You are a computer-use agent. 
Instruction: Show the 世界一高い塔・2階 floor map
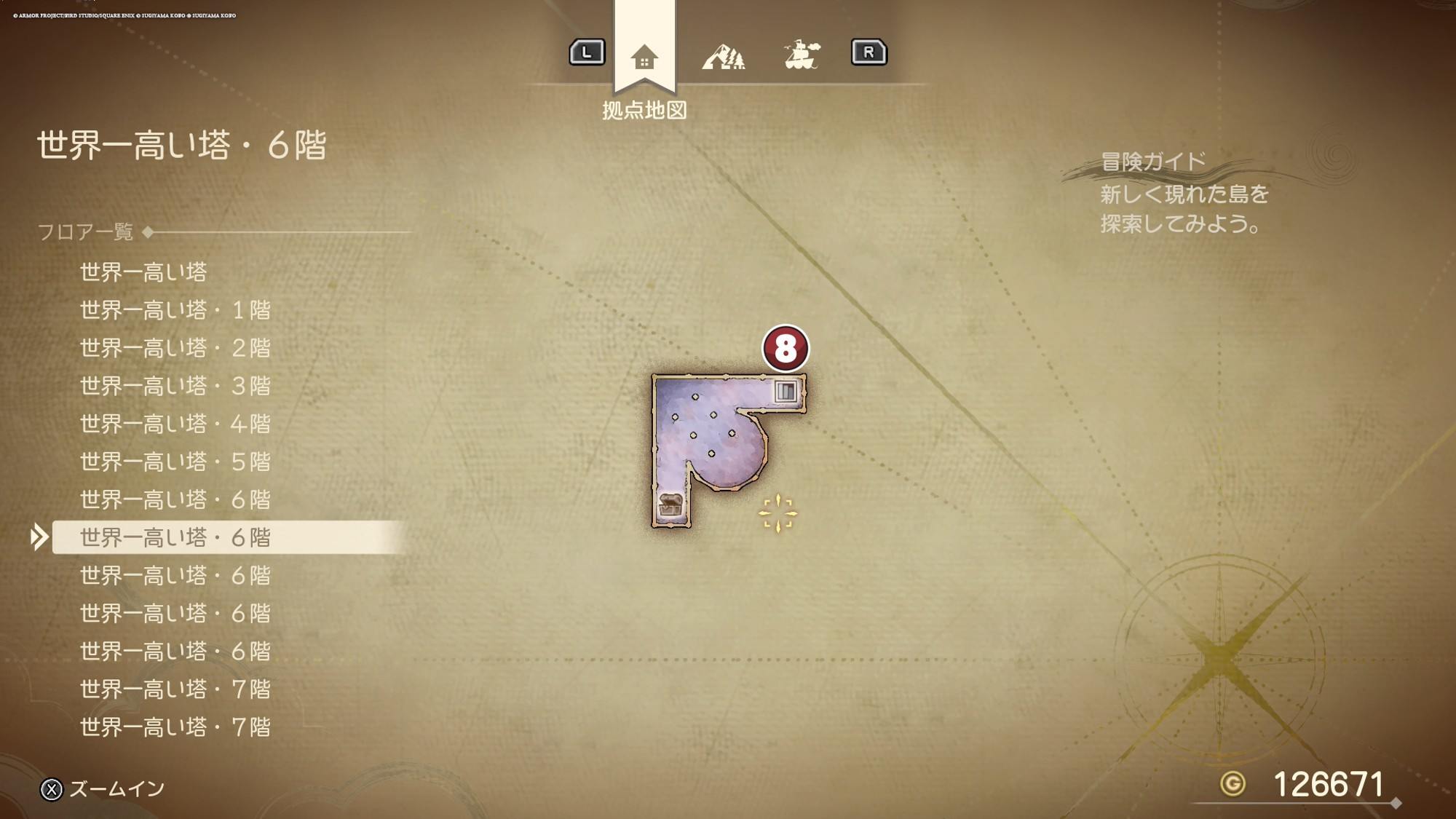point(175,348)
